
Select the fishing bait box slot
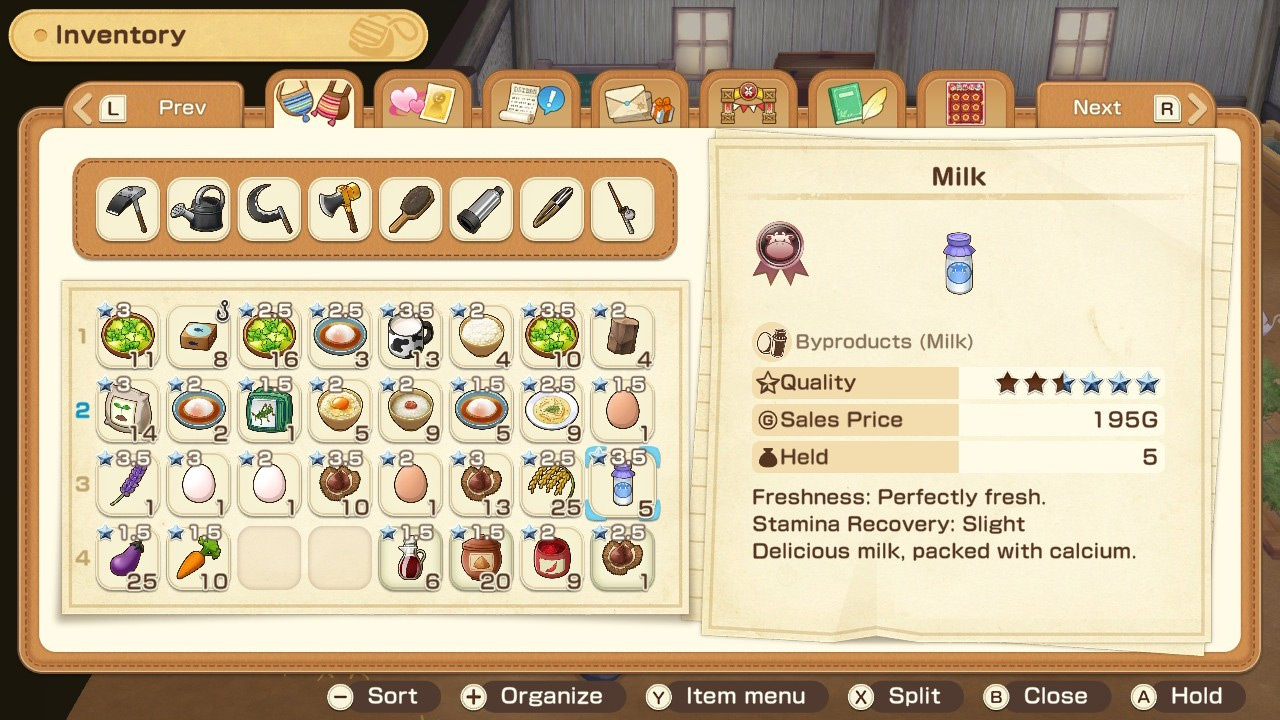pos(198,336)
